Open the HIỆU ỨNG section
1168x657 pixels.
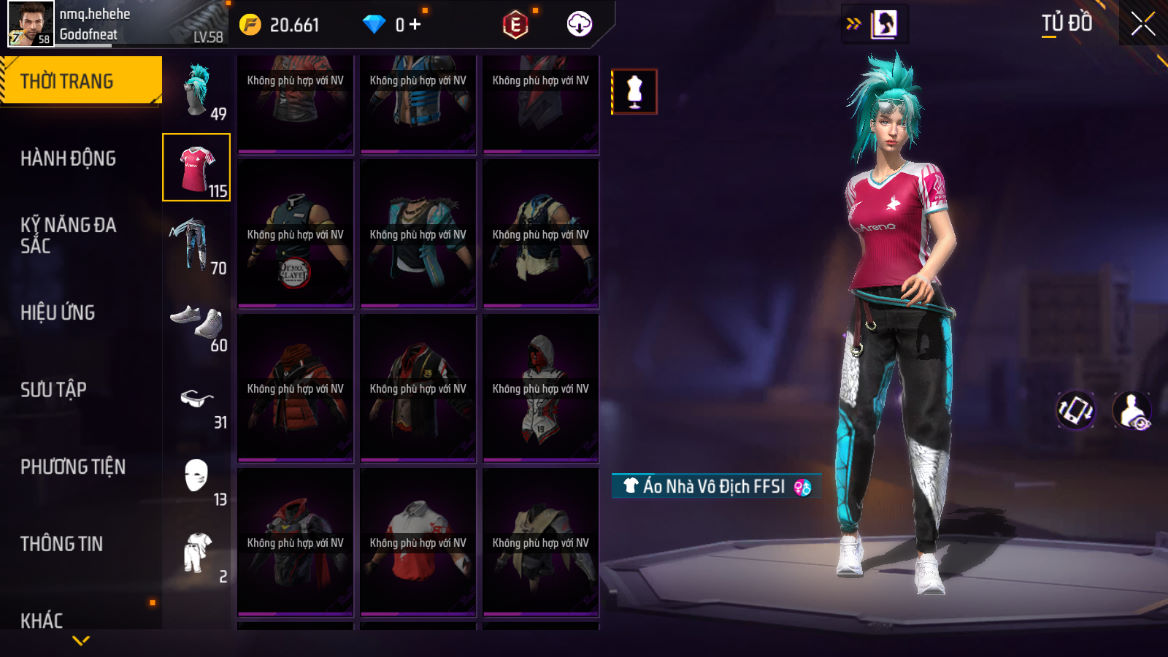(57, 312)
